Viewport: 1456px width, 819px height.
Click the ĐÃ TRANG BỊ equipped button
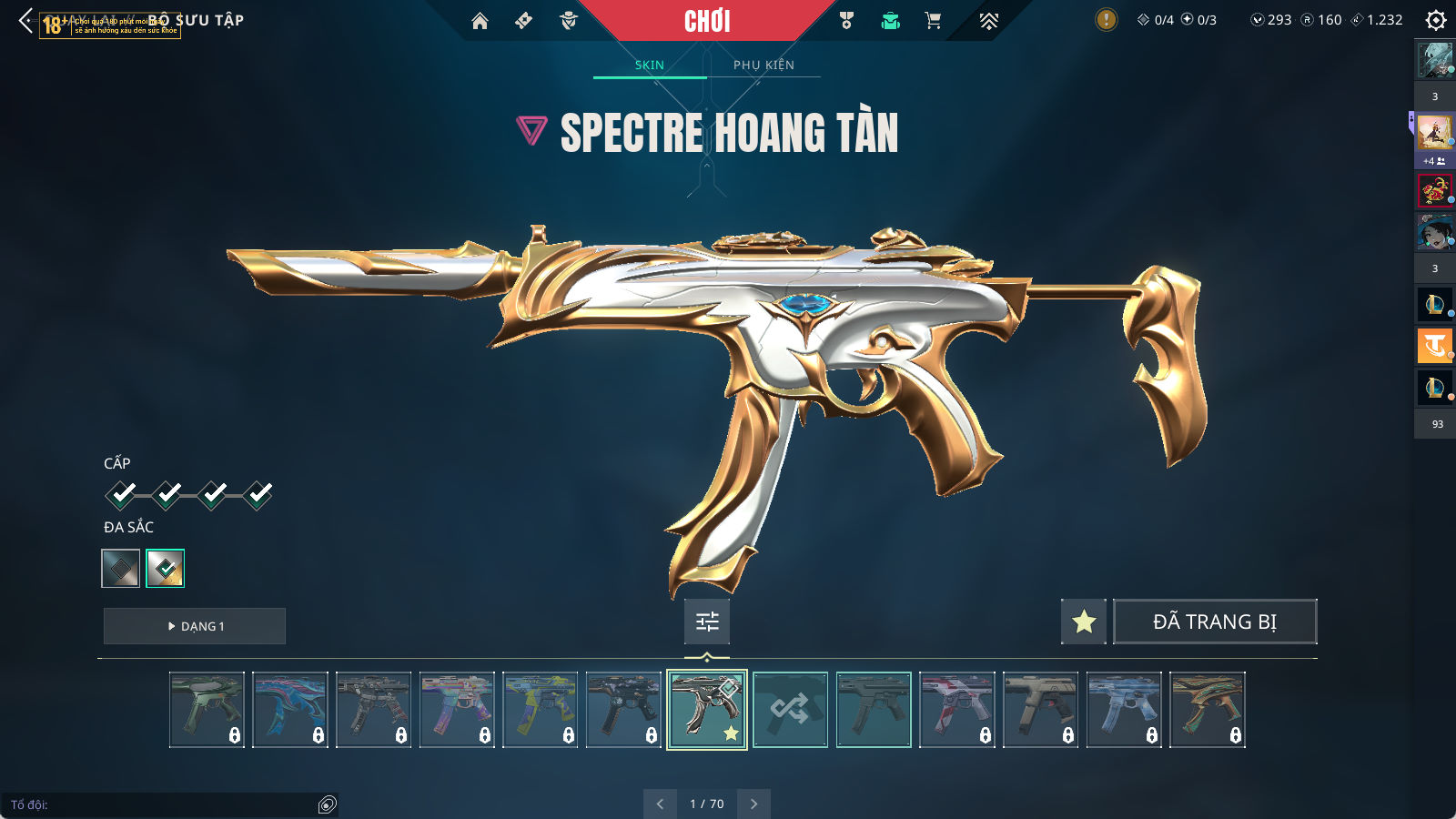[x=1215, y=622]
